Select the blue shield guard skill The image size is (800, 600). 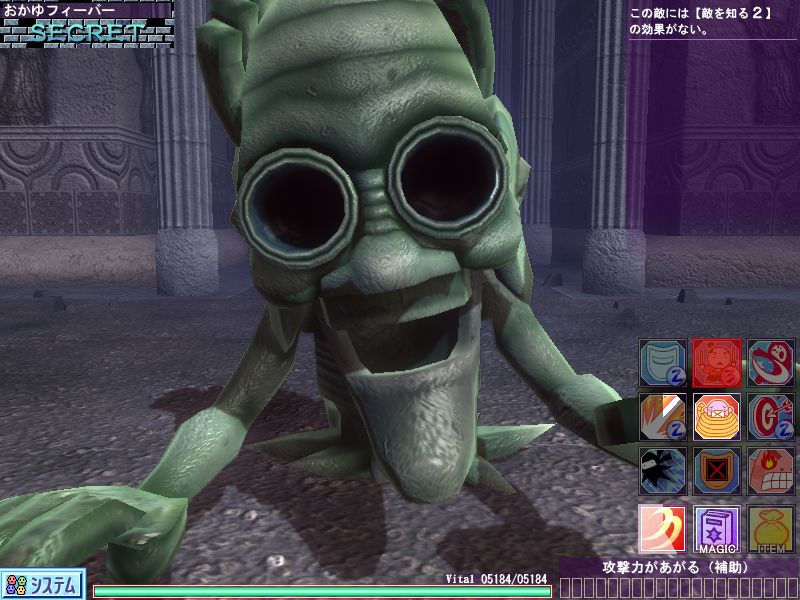(662, 363)
